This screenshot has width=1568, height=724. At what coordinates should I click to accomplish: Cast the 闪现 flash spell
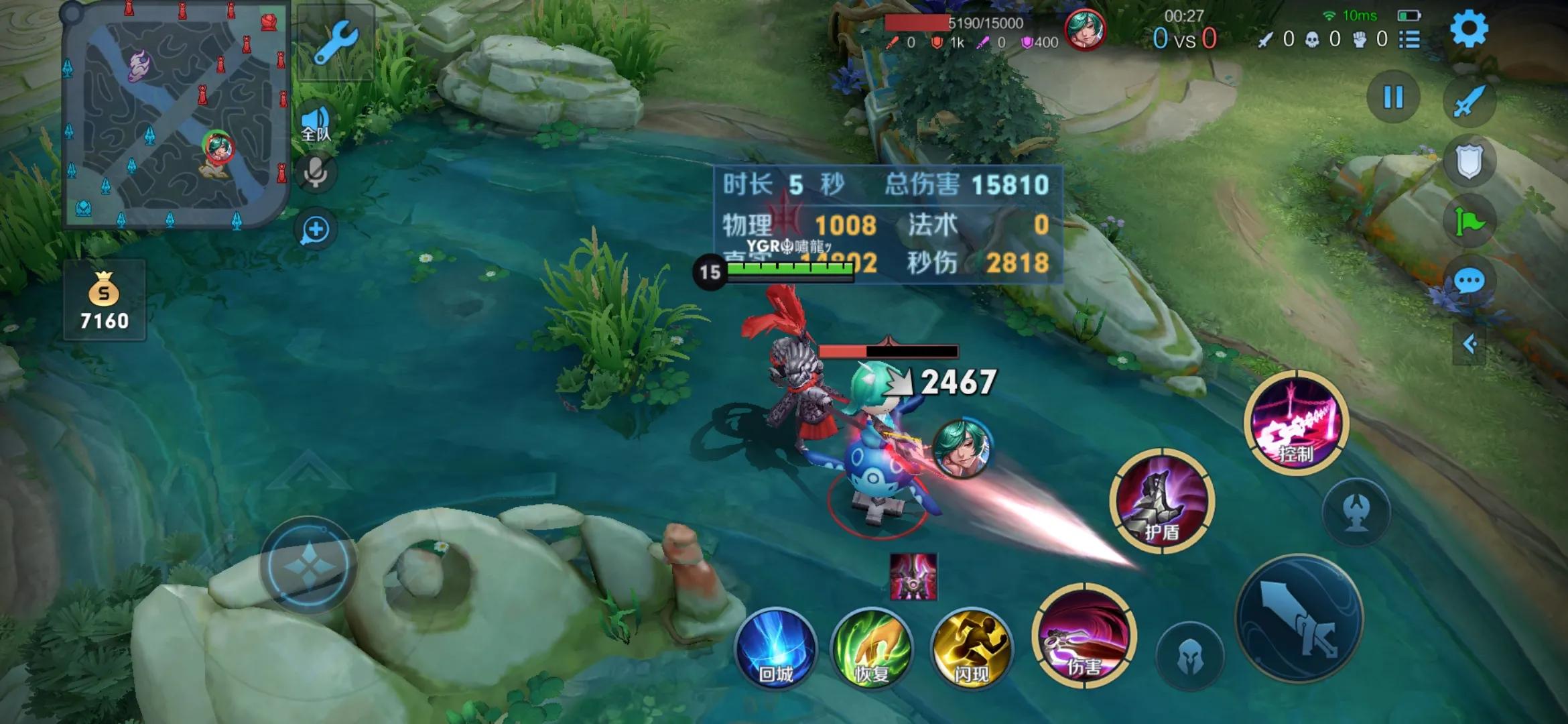(x=971, y=649)
